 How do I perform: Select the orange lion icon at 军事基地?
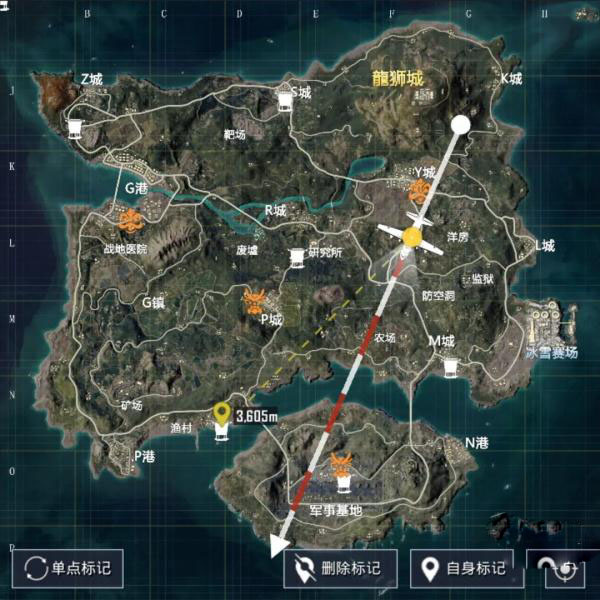(343, 463)
